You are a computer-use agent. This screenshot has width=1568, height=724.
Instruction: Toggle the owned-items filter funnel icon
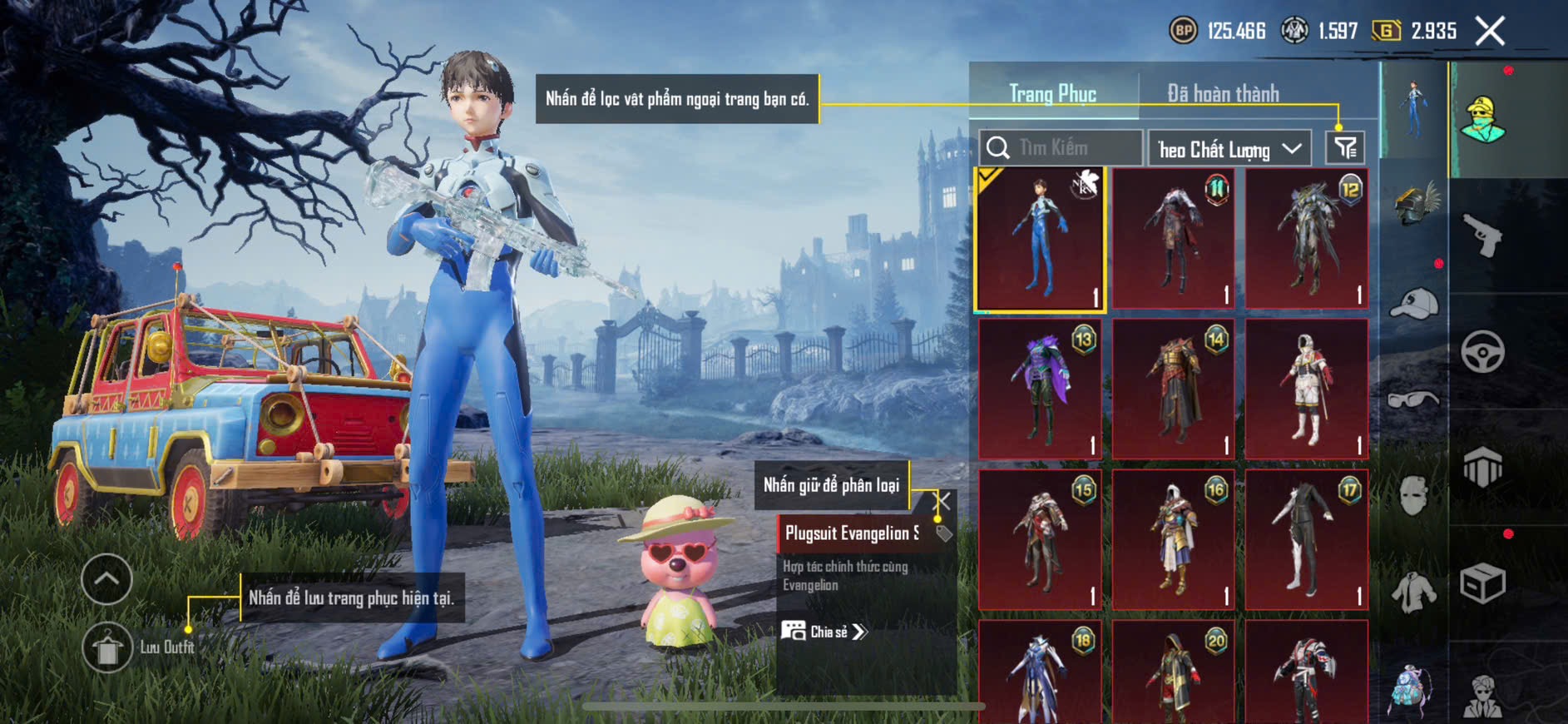pos(1345,148)
